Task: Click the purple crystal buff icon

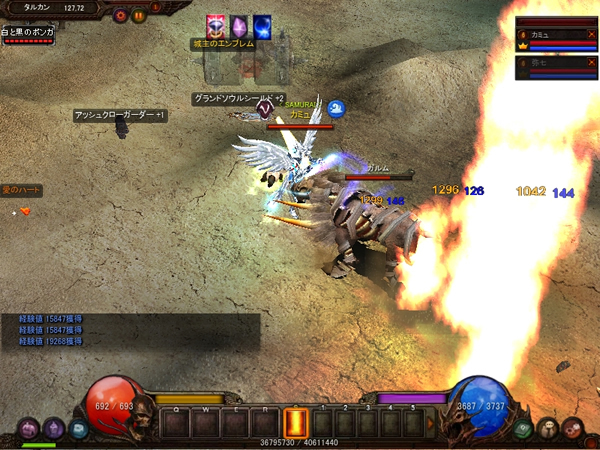Action: point(240,27)
